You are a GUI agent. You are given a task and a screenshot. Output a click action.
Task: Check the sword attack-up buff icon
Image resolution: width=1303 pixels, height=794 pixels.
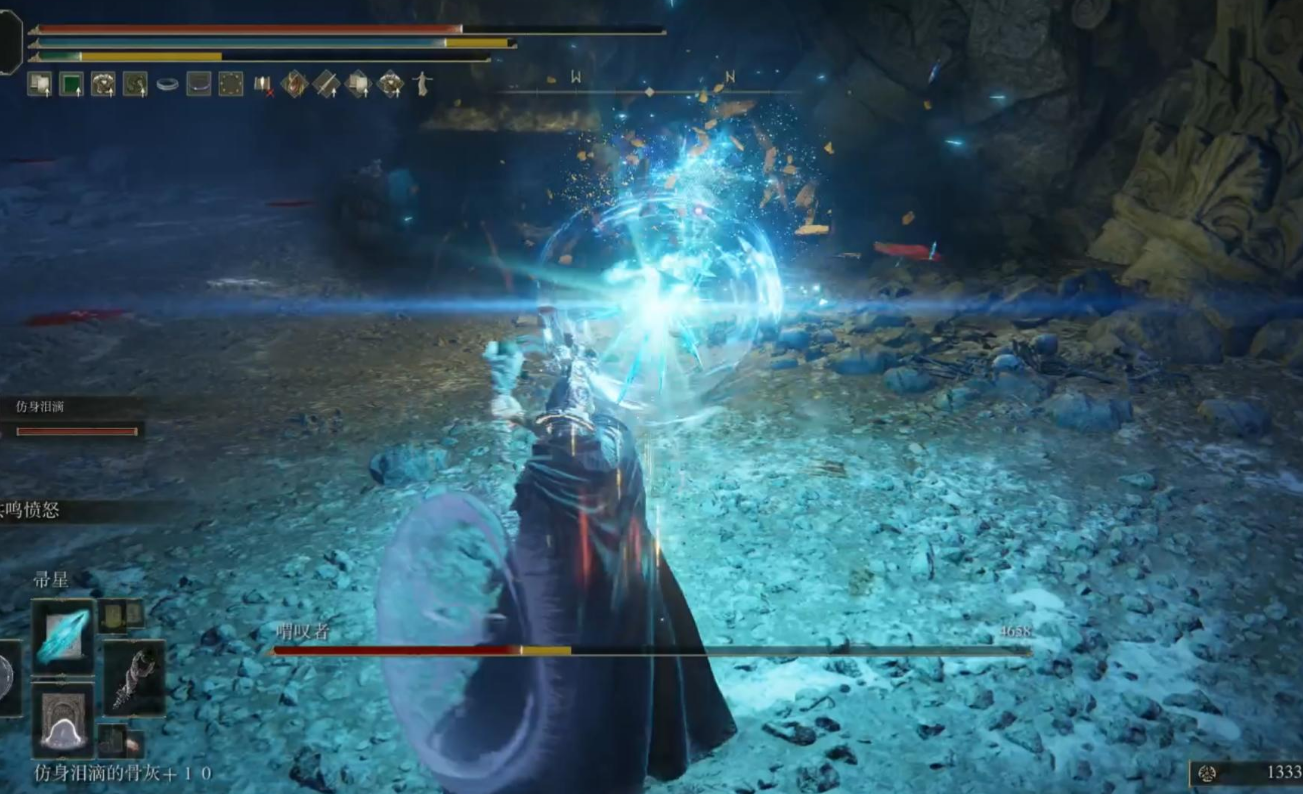pos(326,84)
